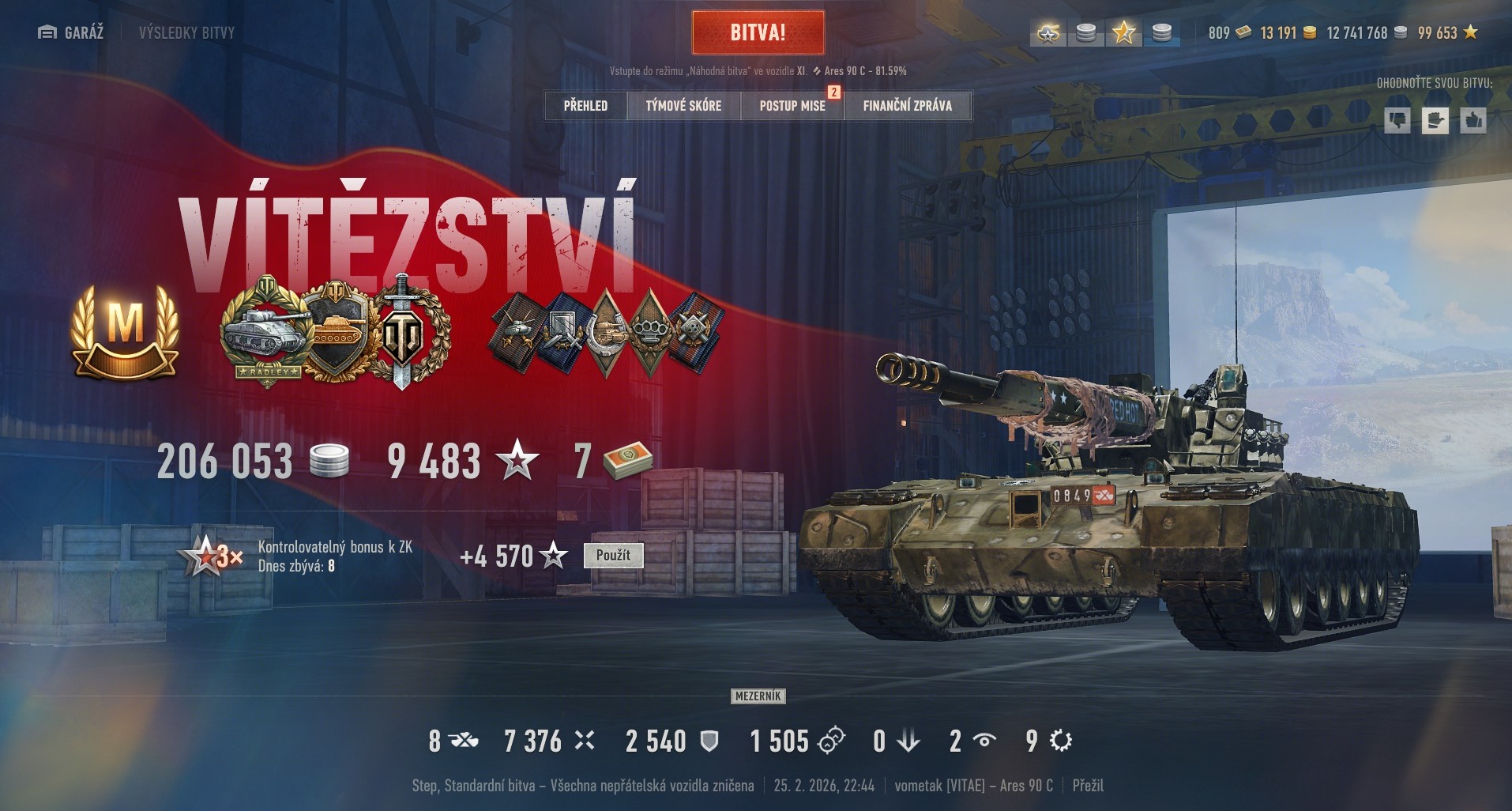The height and width of the screenshot is (811, 1512).
Task: Switch to the Přehled tab
Action: [585, 105]
